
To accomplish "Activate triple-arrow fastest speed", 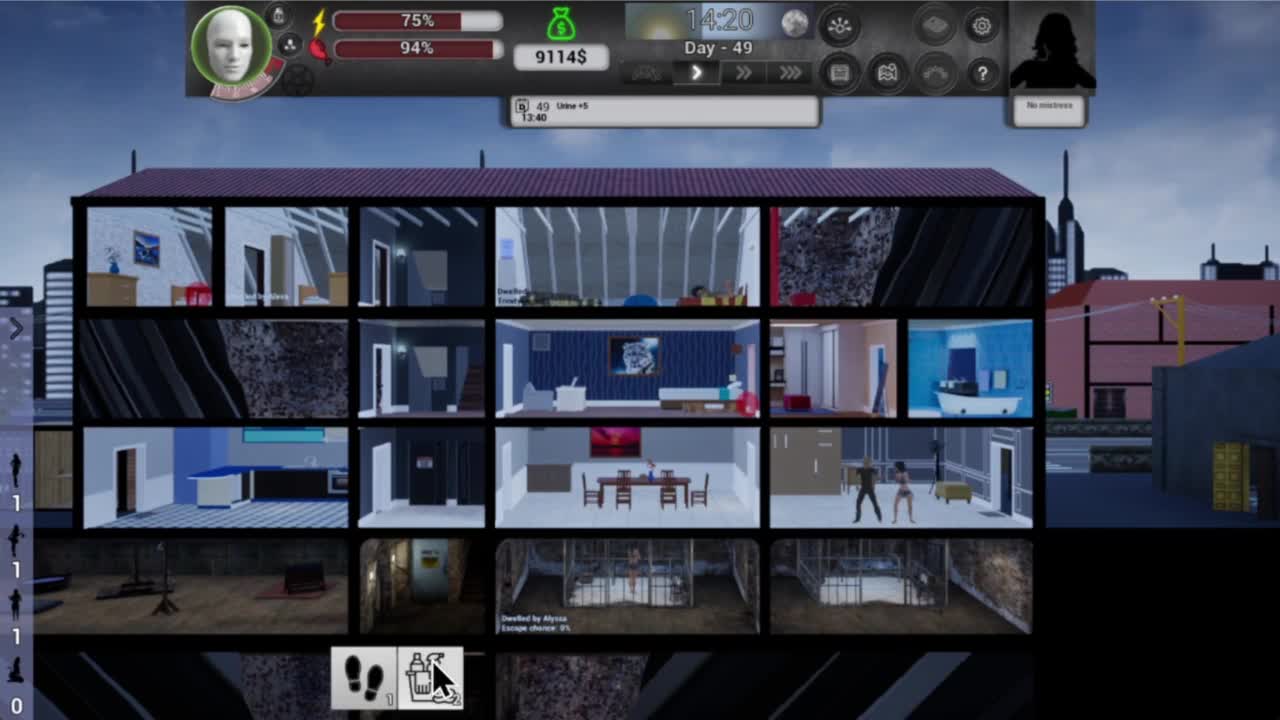I will click(x=790, y=73).
